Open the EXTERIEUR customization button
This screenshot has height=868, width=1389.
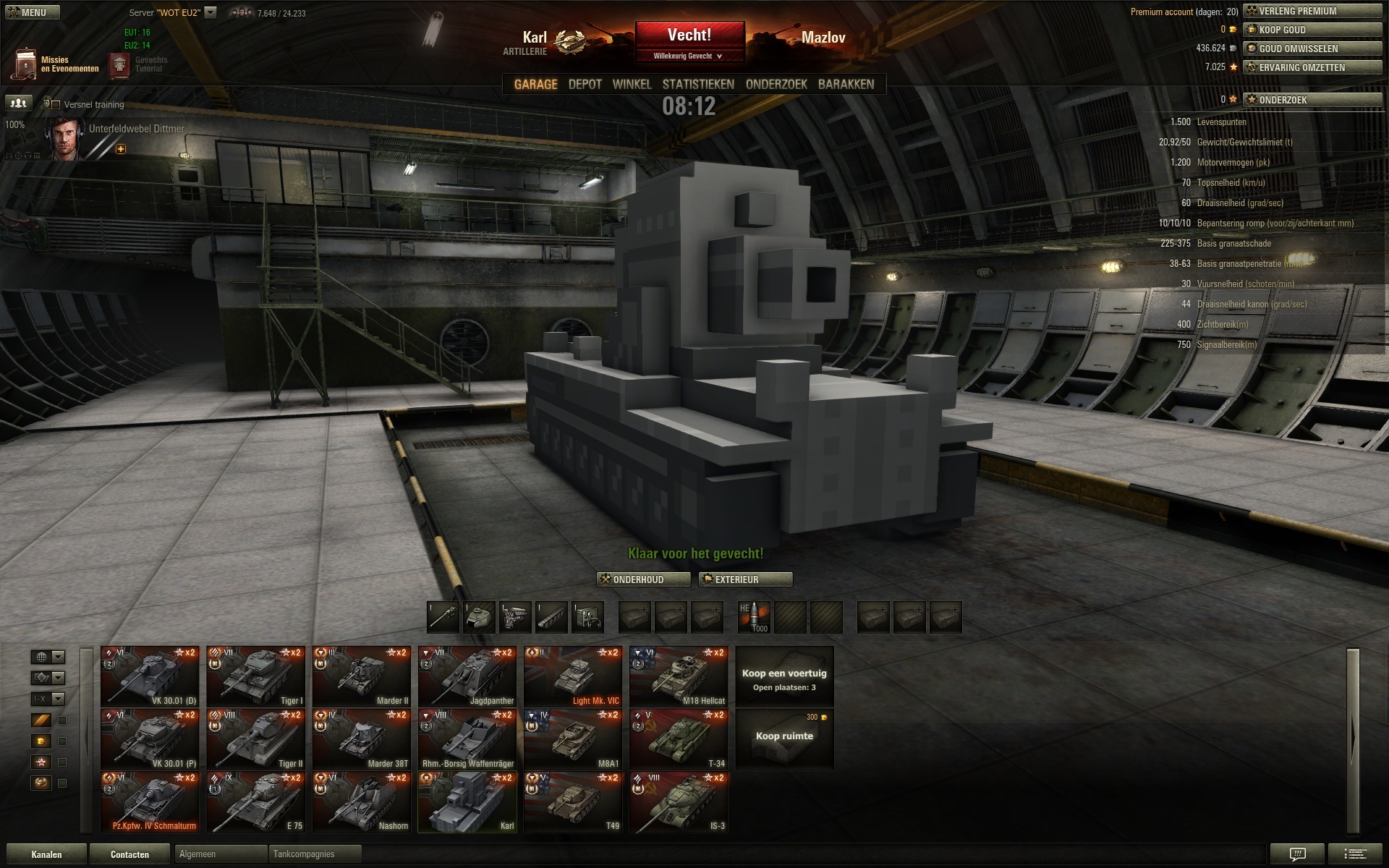click(745, 579)
